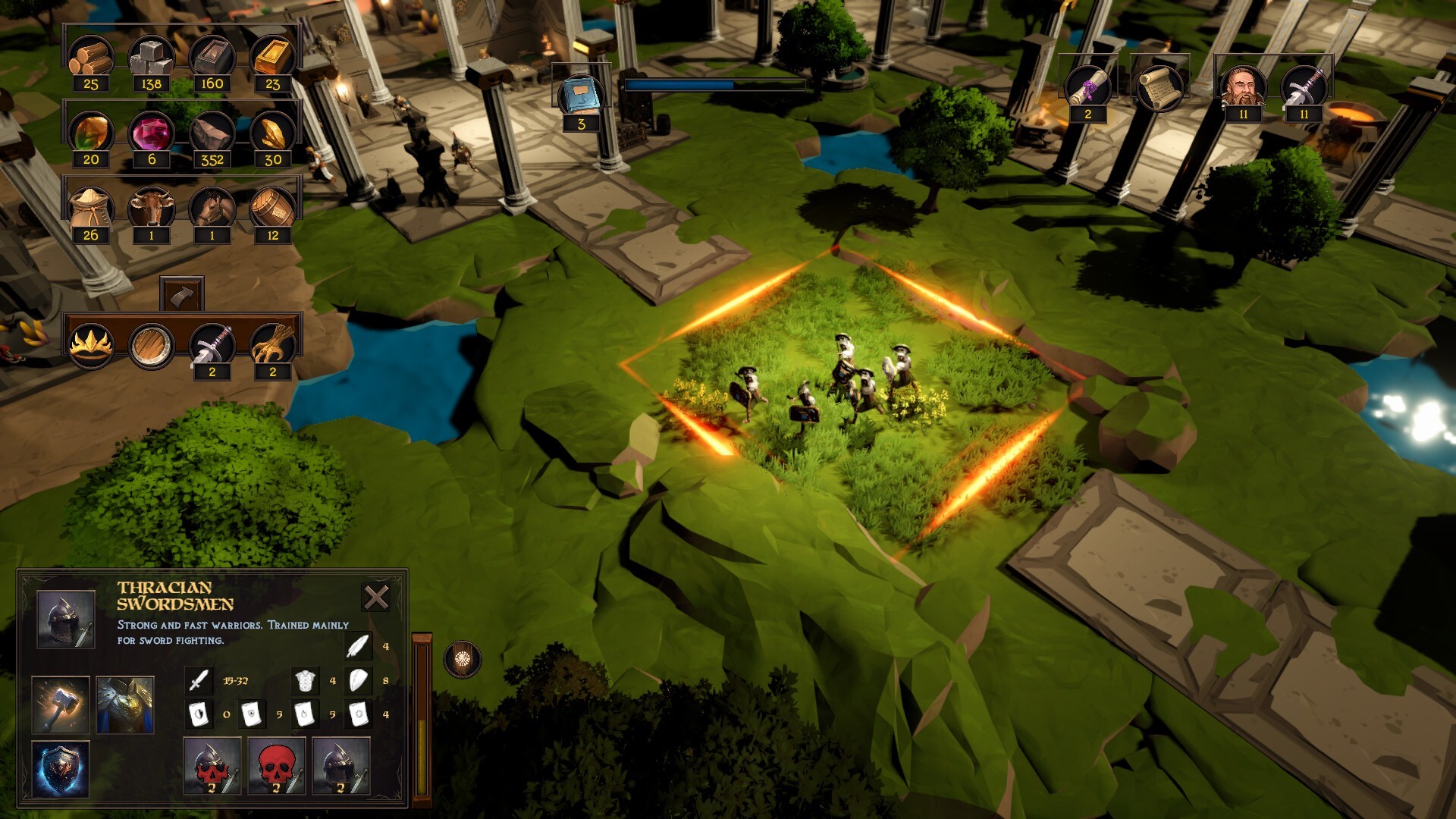Activate the blue glowing shield ability
The width and height of the screenshot is (1456, 819).
point(61,769)
